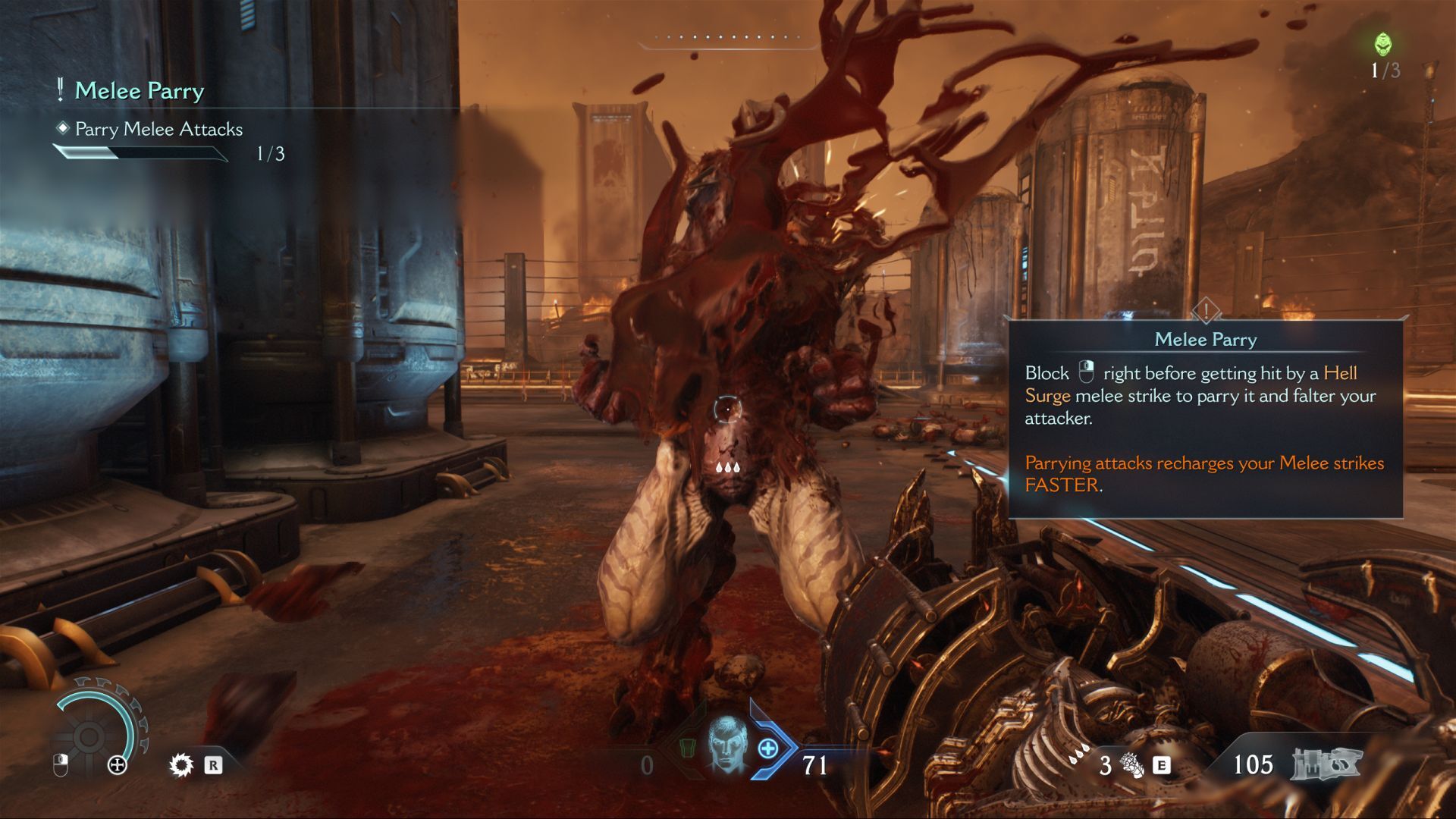Click the green helmet extra-life icon

click(x=1384, y=45)
